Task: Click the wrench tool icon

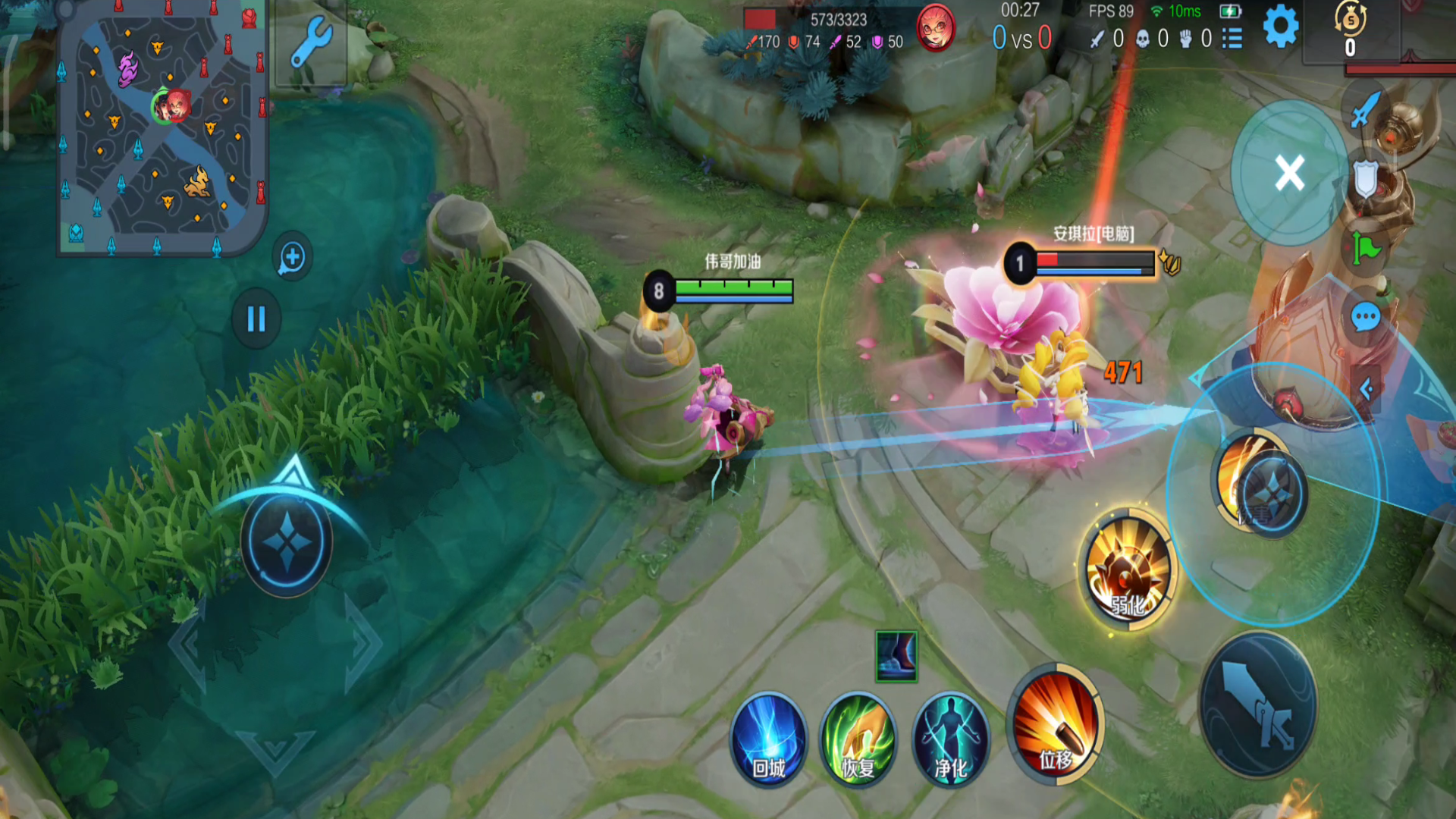Action: pos(312,42)
